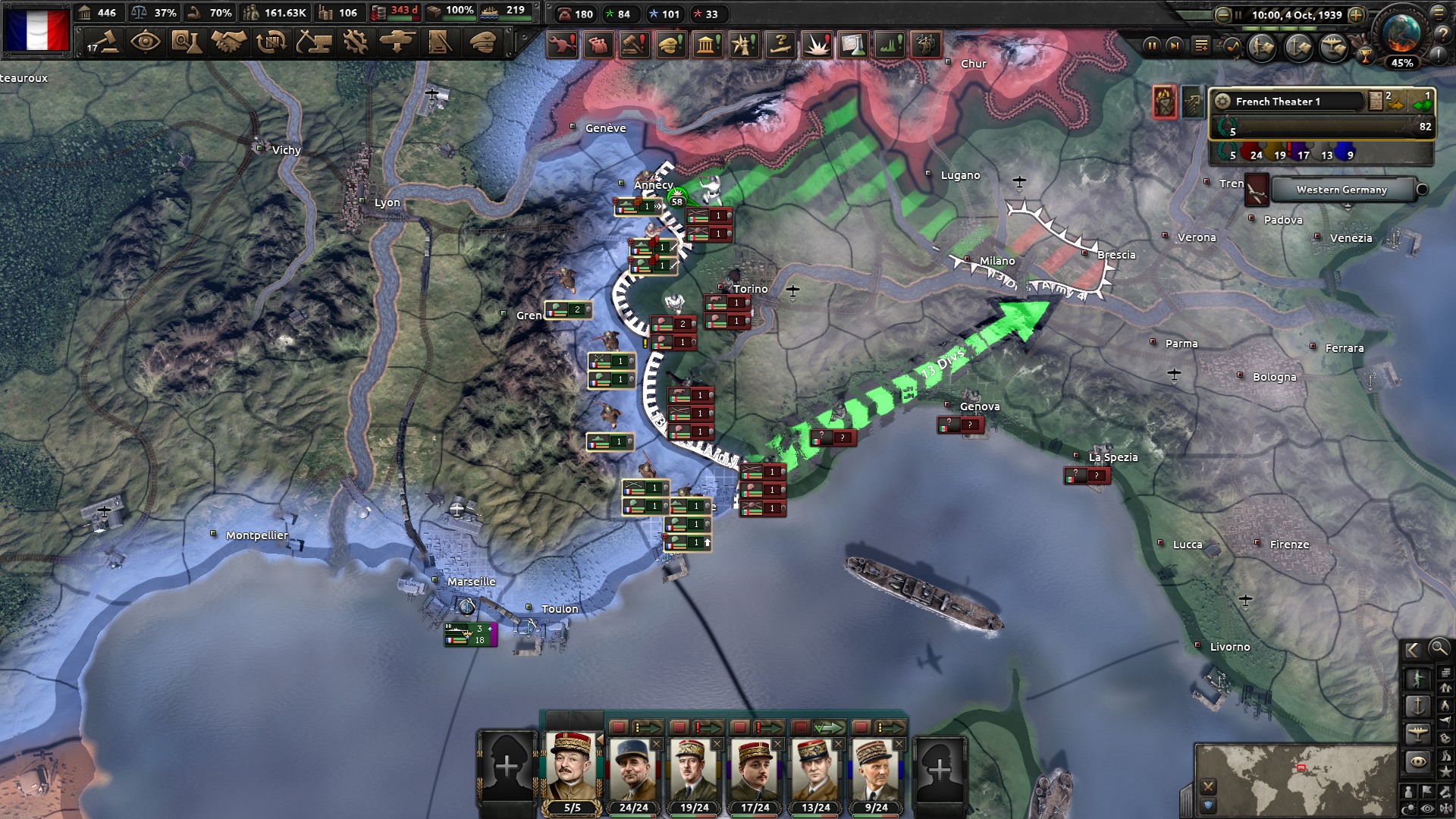Click the green speed bar under the date

1279,28
